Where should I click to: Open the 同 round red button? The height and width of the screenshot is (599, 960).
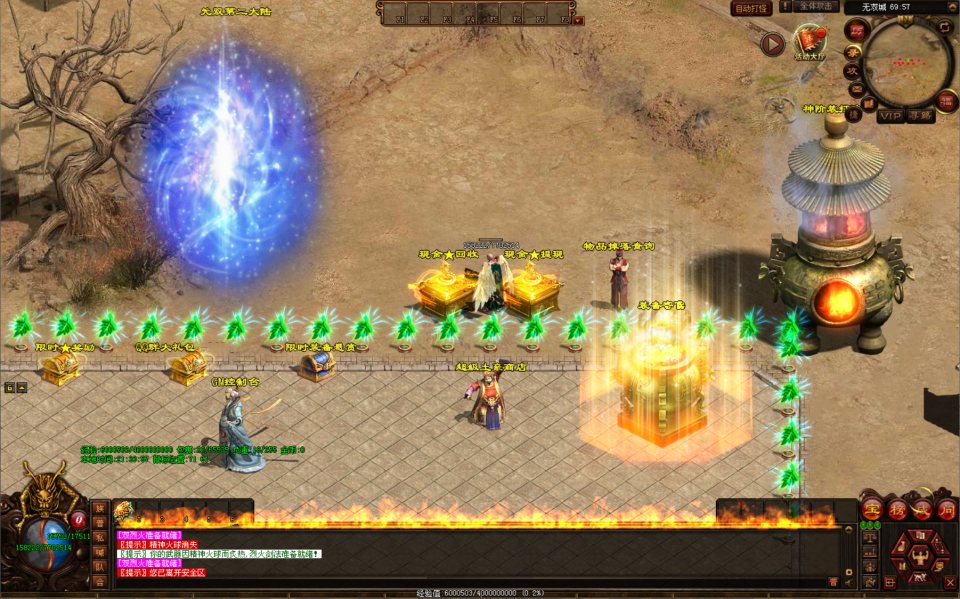coord(946,510)
